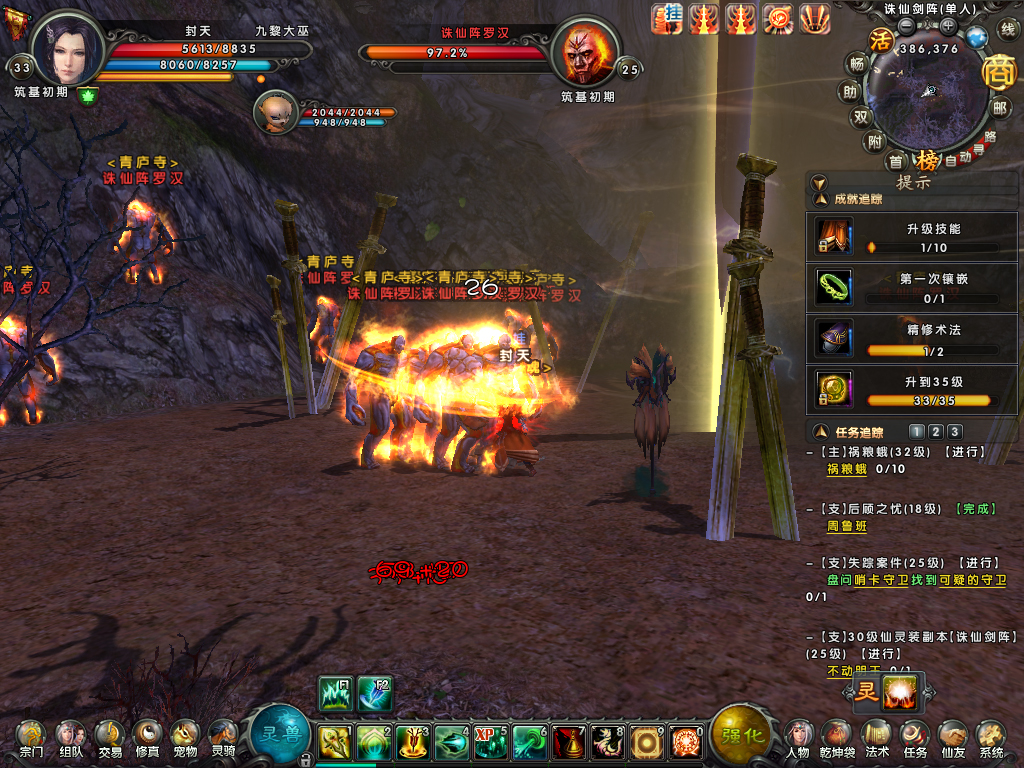Image resolution: width=1024 pixels, height=768 pixels.
Task: Click the 挂 auto-combat icon
Action: pyautogui.click(x=667, y=19)
